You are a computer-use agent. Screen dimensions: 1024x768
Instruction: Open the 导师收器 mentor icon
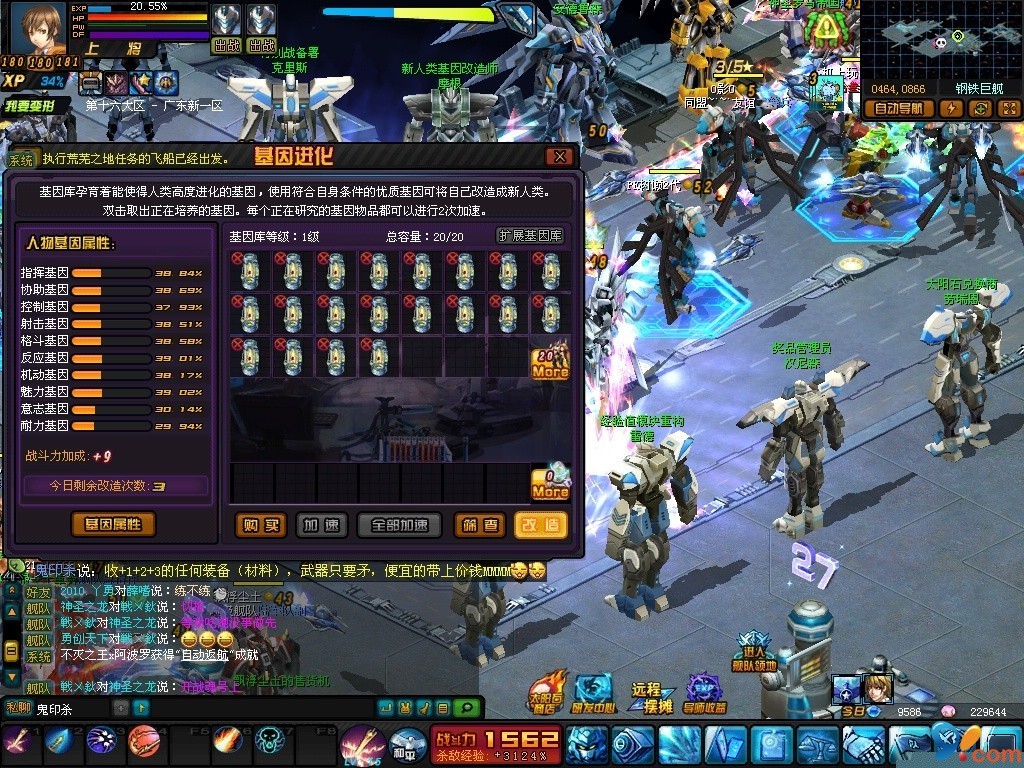[705, 692]
